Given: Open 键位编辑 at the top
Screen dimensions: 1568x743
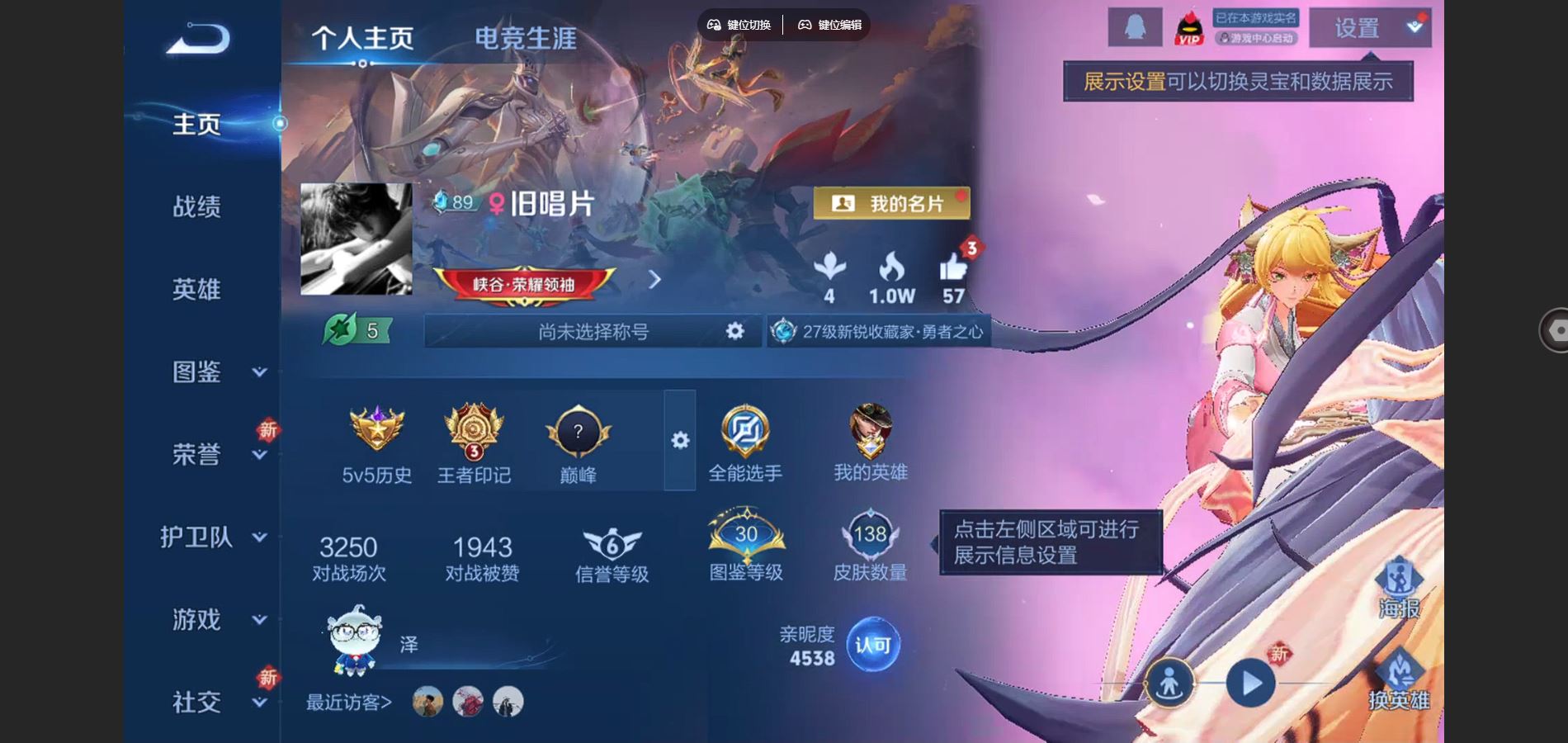Looking at the screenshot, I should [x=829, y=25].
